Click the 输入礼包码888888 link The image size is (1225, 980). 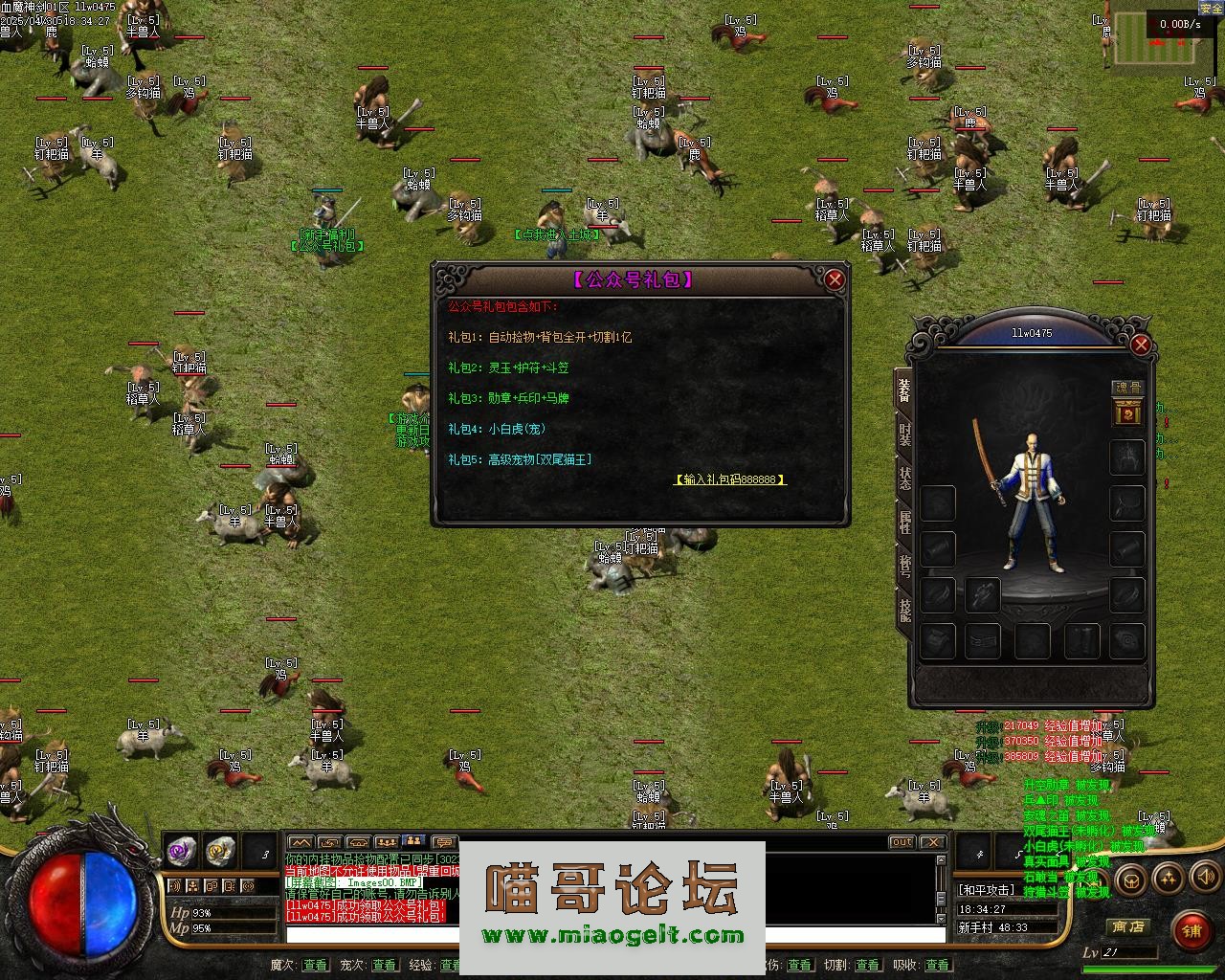(730, 479)
